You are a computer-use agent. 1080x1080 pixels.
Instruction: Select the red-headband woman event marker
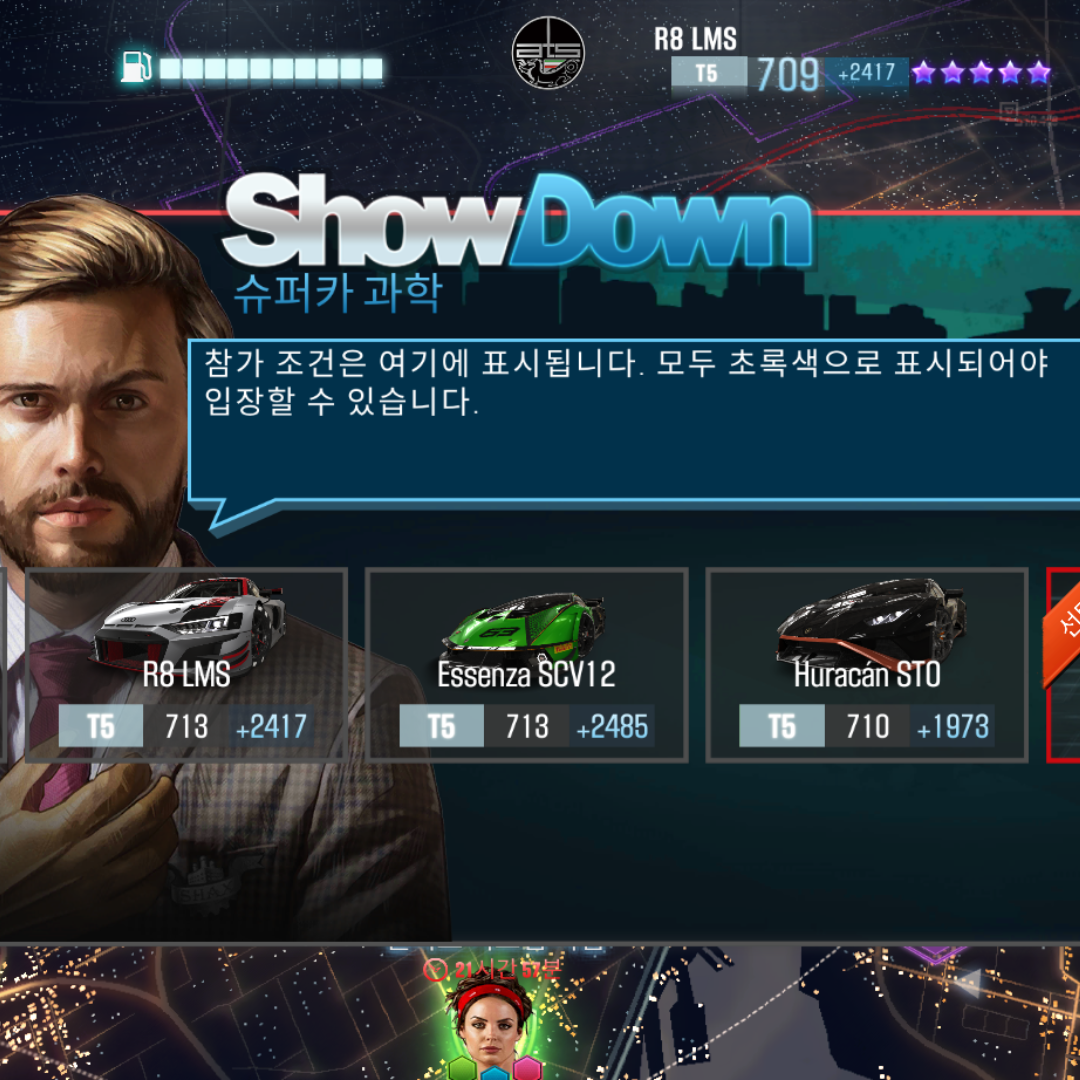[x=492, y=1020]
